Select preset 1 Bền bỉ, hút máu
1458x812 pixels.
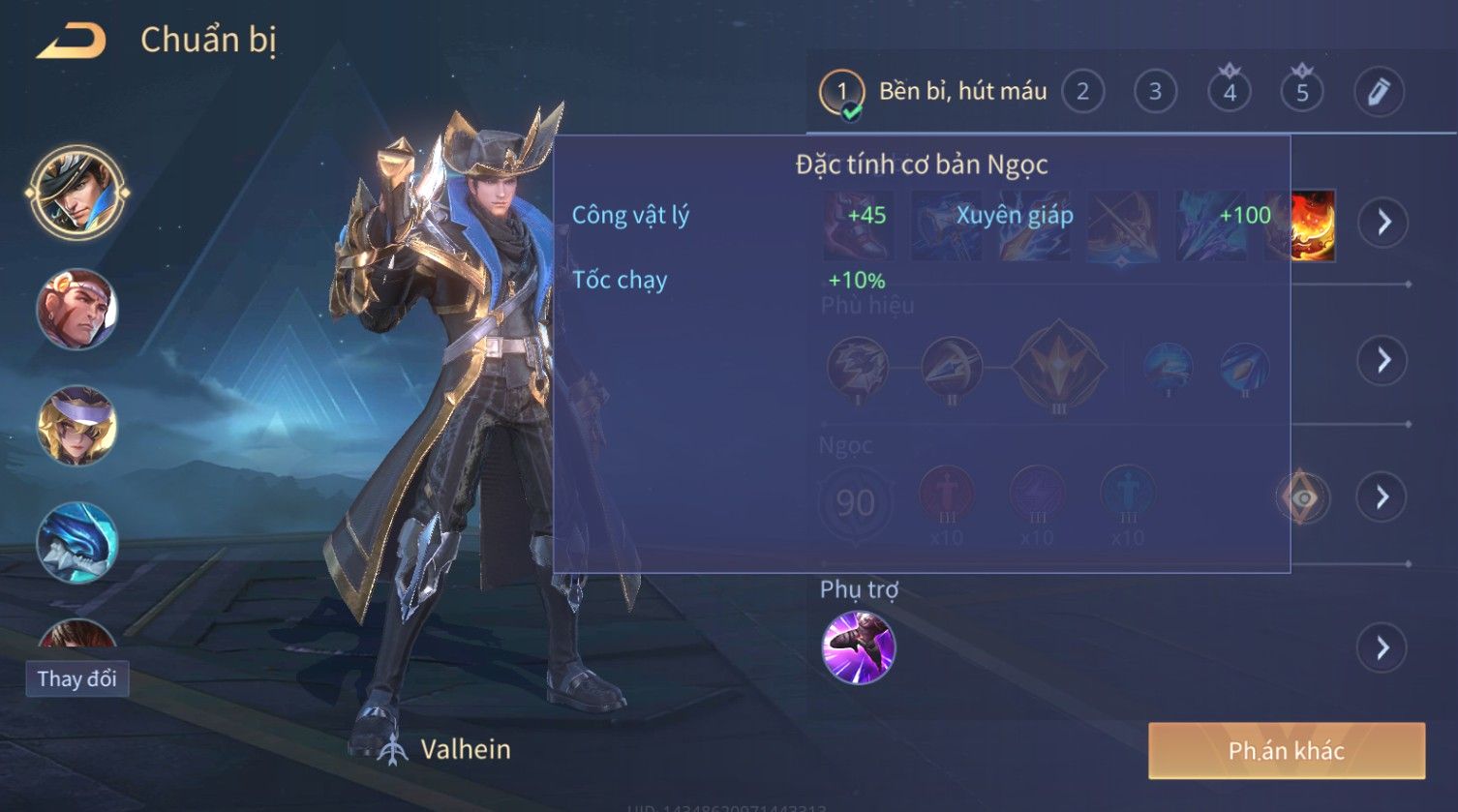(935, 92)
